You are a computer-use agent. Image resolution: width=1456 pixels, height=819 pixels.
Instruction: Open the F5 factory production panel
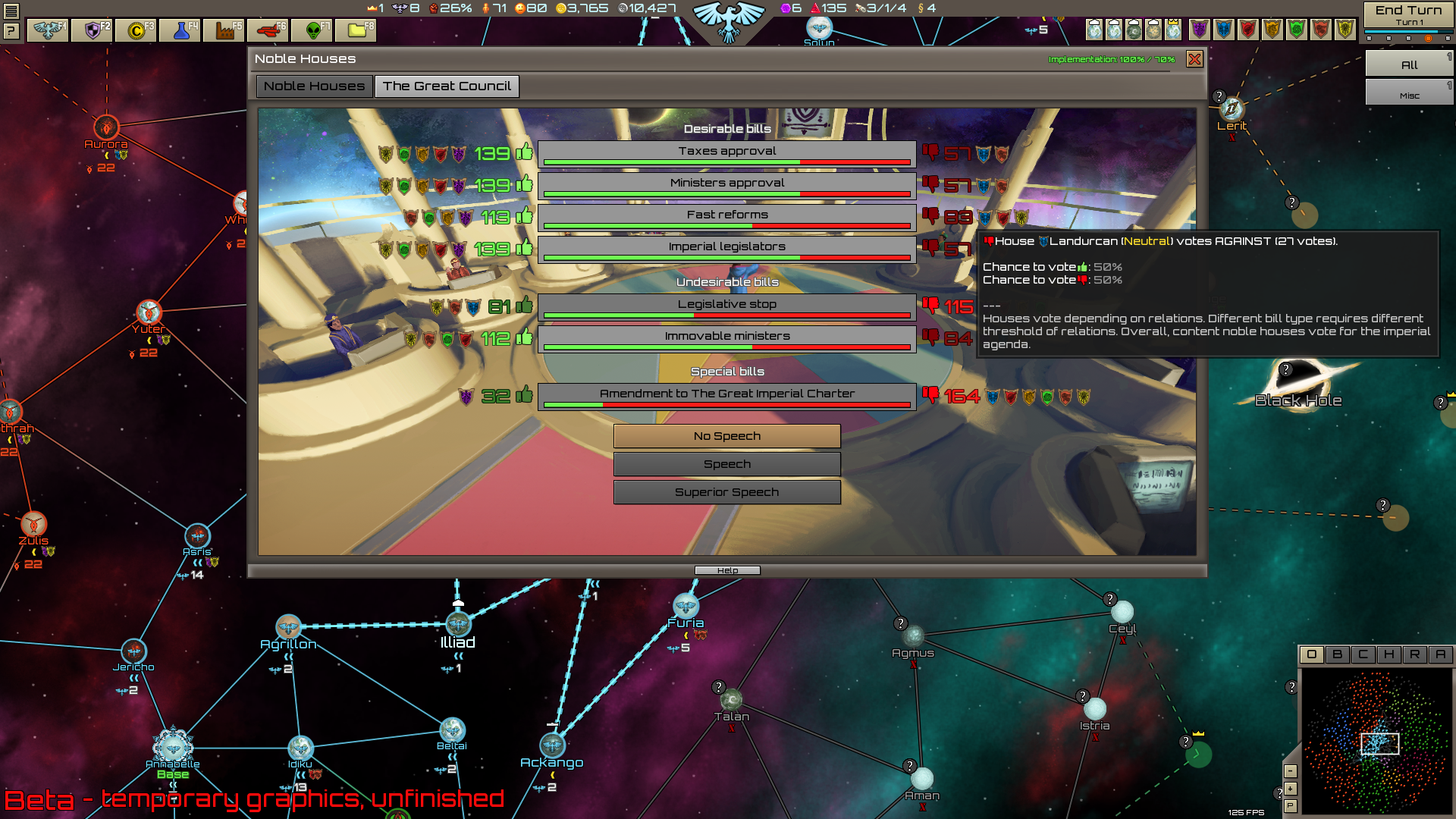point(225,31)
